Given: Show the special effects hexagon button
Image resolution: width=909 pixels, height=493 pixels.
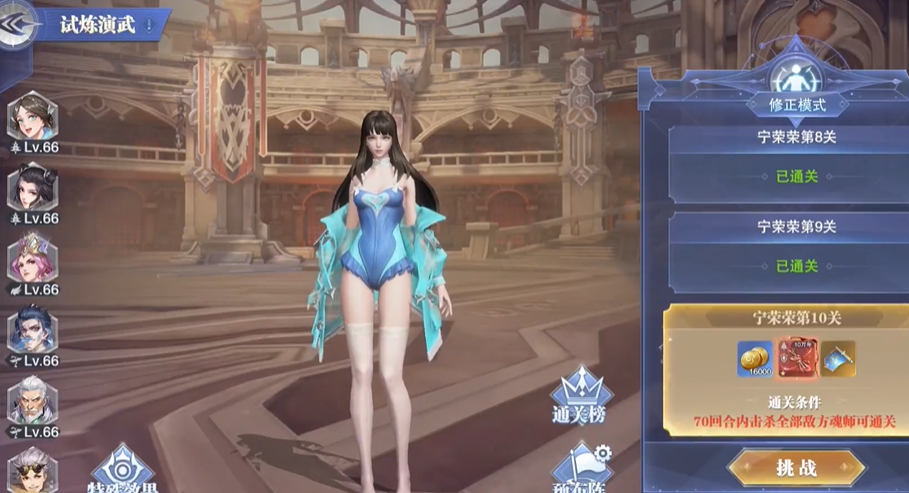Looking at the screenshot, I should pyautogui.click(x=122, y=470).
